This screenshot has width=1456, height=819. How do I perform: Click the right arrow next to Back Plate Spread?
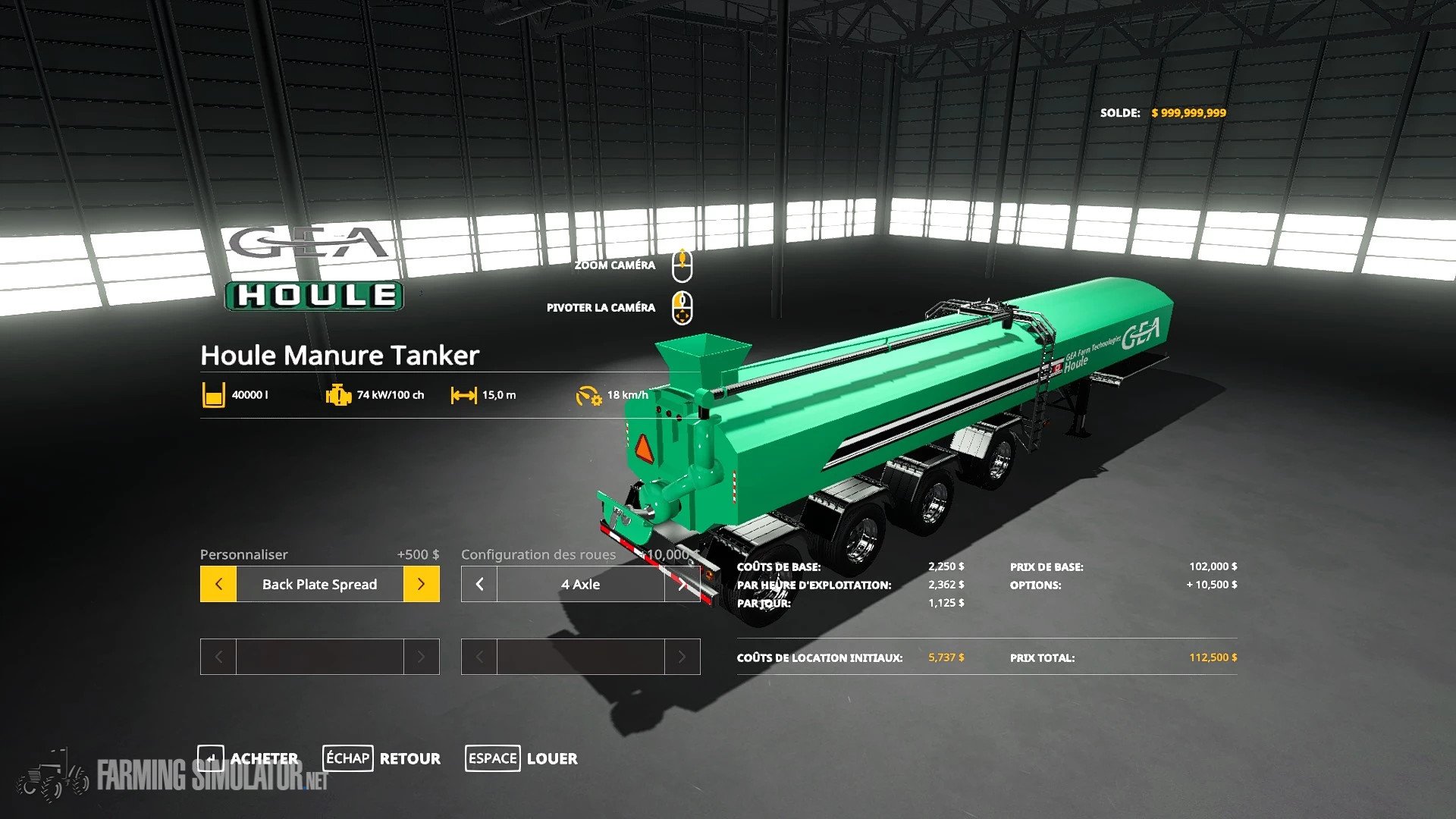tap(422, 584)
